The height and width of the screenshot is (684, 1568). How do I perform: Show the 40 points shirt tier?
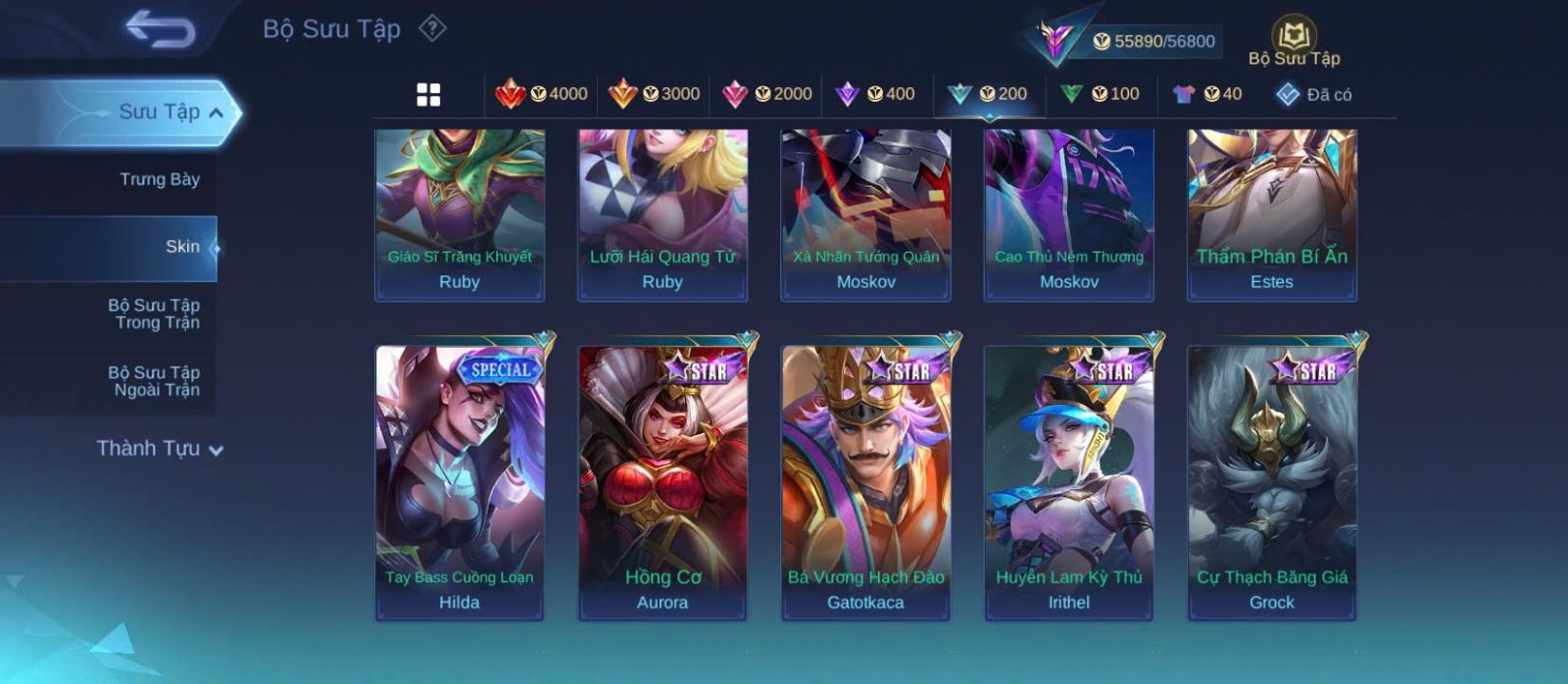coord(1207,94)
